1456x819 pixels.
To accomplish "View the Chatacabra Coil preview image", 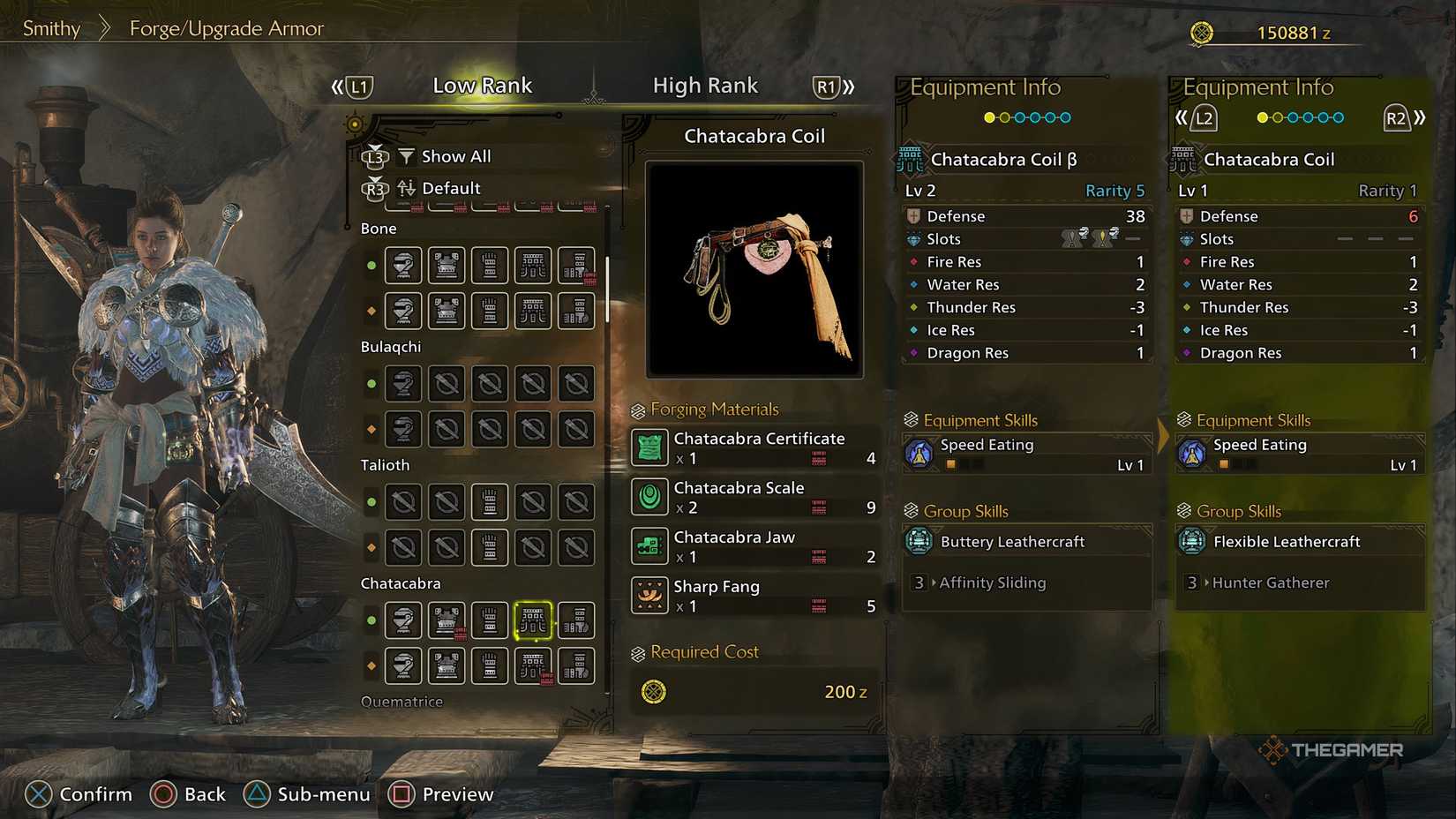I will 754,269.
